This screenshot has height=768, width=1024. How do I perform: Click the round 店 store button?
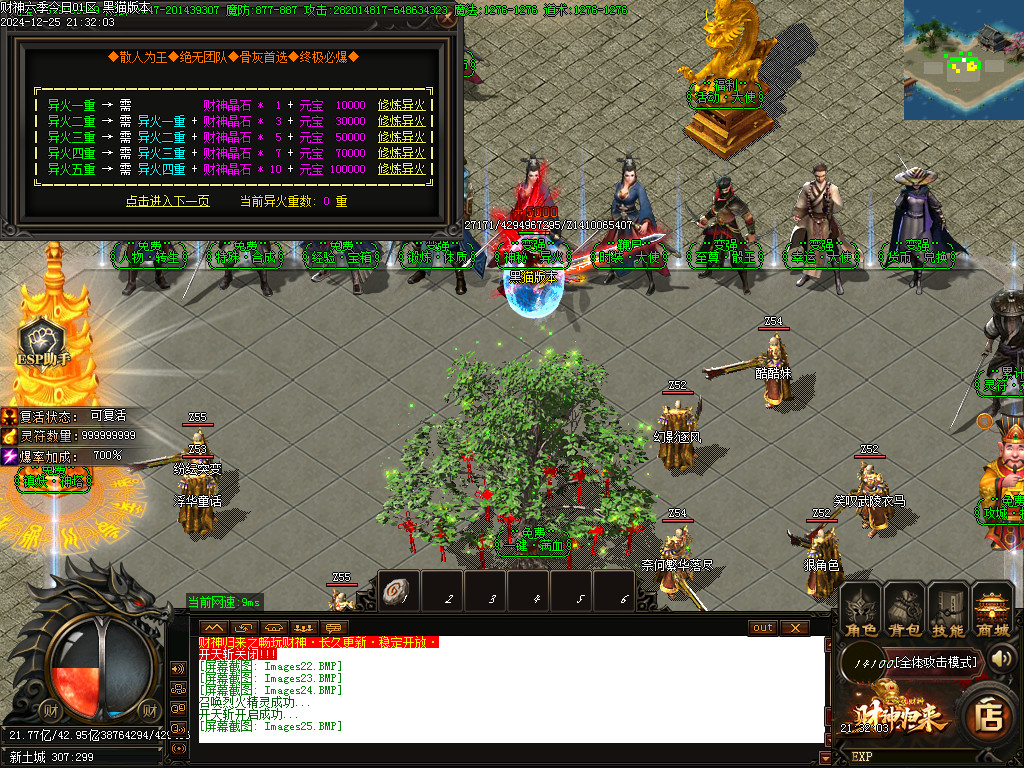coord(990,716)
